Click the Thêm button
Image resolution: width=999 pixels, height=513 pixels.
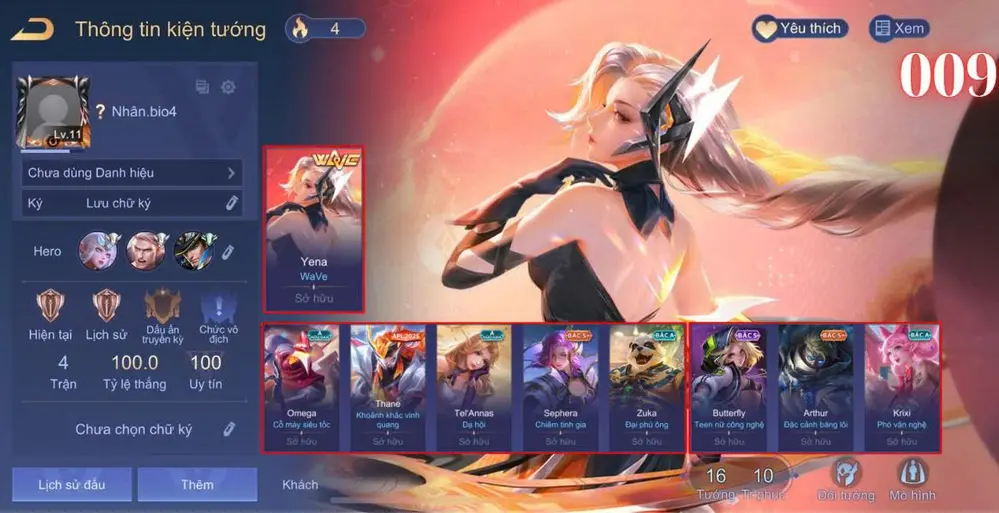197,484
